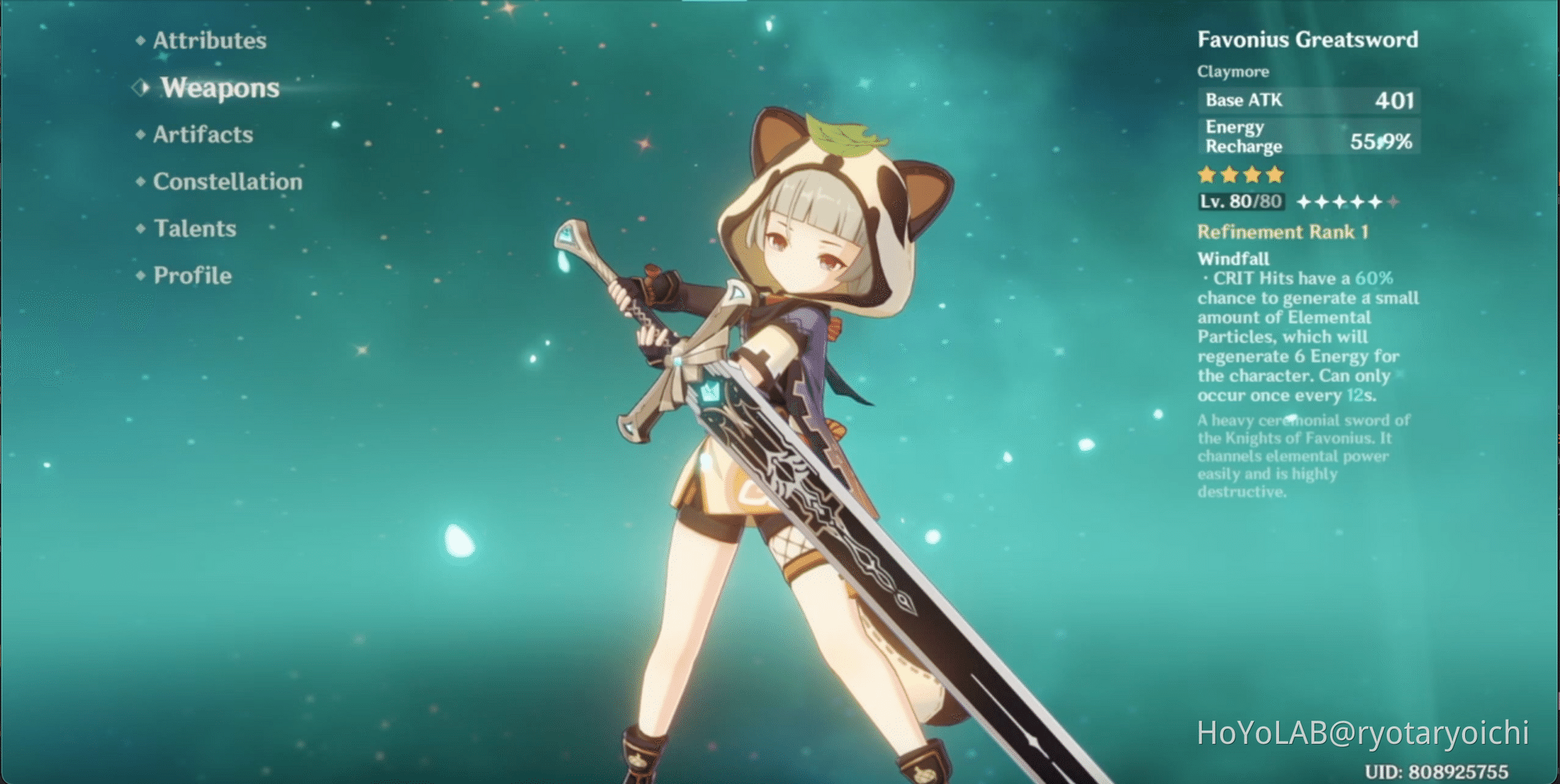
Task: Select the diamond icon next to Weapons
Action: pos(140,88)
